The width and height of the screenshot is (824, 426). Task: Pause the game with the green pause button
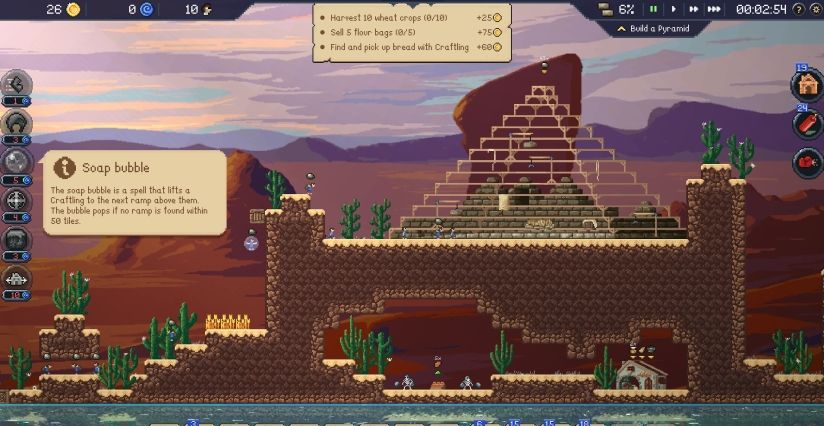654,9
